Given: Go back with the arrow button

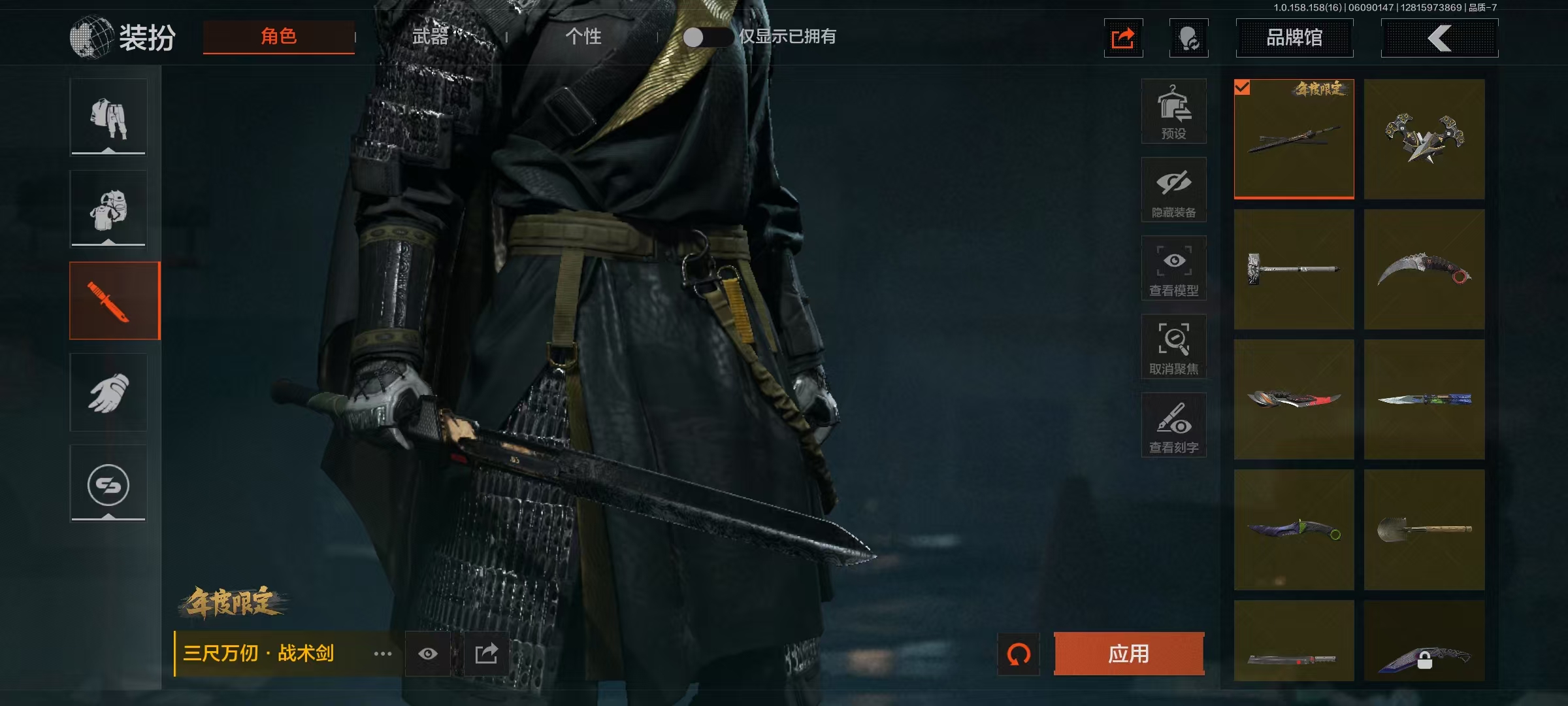Looking at the screenshot, I should point(1439,38).
